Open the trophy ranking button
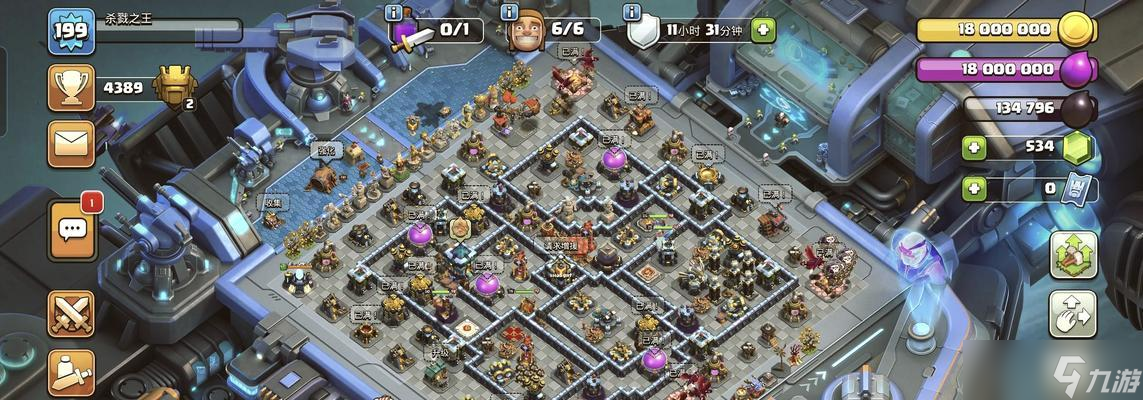The height and width of the screenshot is (400, 1143). coord(71,88)
